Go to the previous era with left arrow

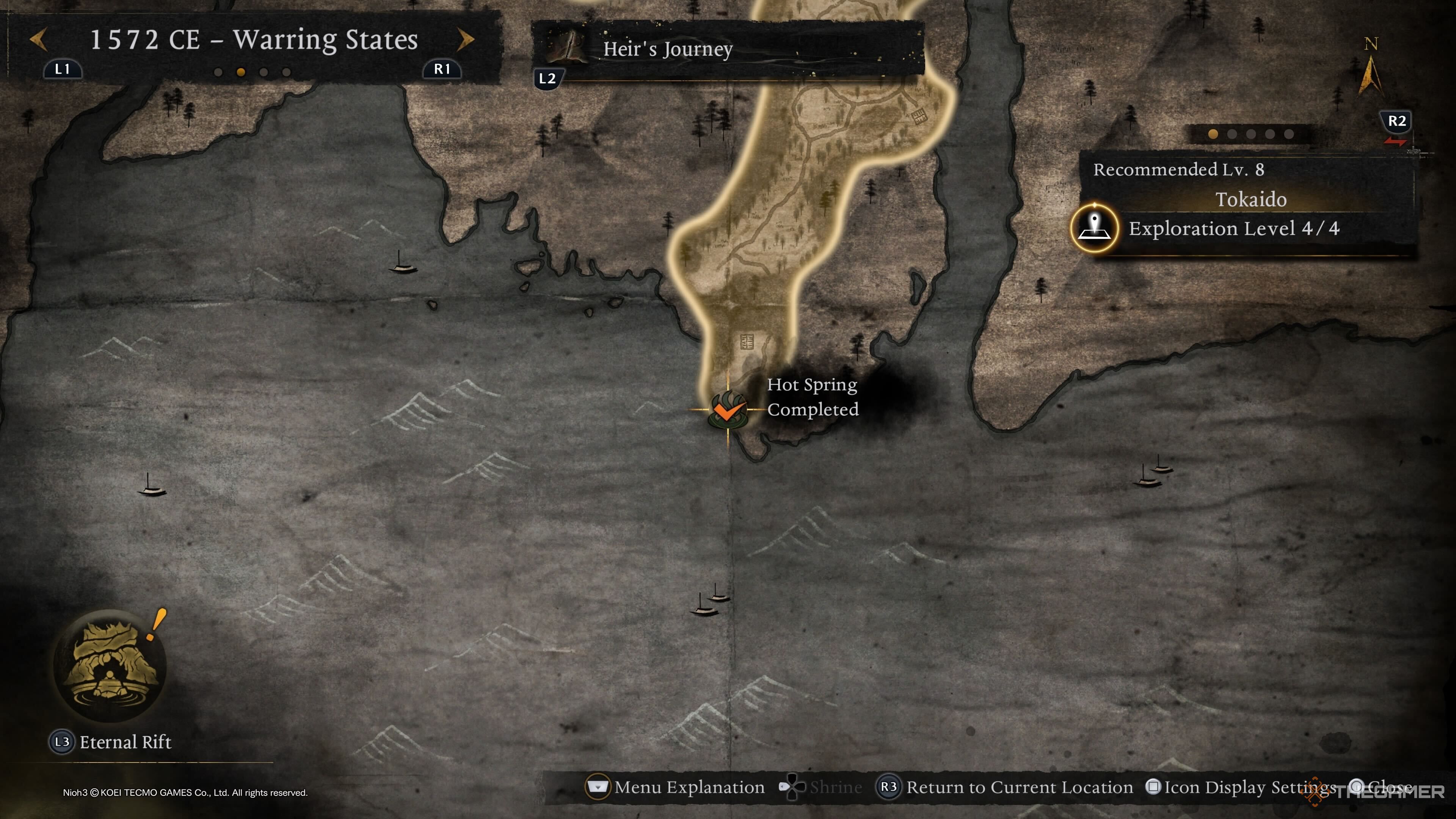click(38, 39)
